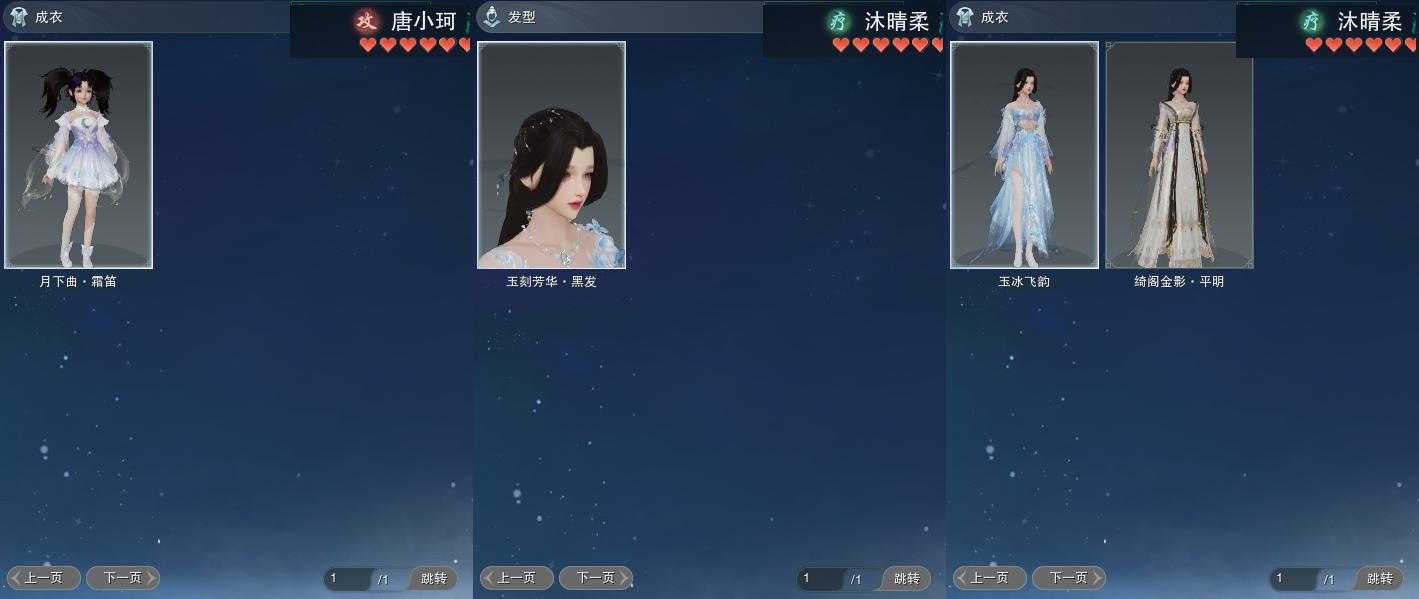1419x599 pixels.
Task: Select the 绮阁金影·平明 outfit thumbnail
Action: click(x=1179, y=155)
